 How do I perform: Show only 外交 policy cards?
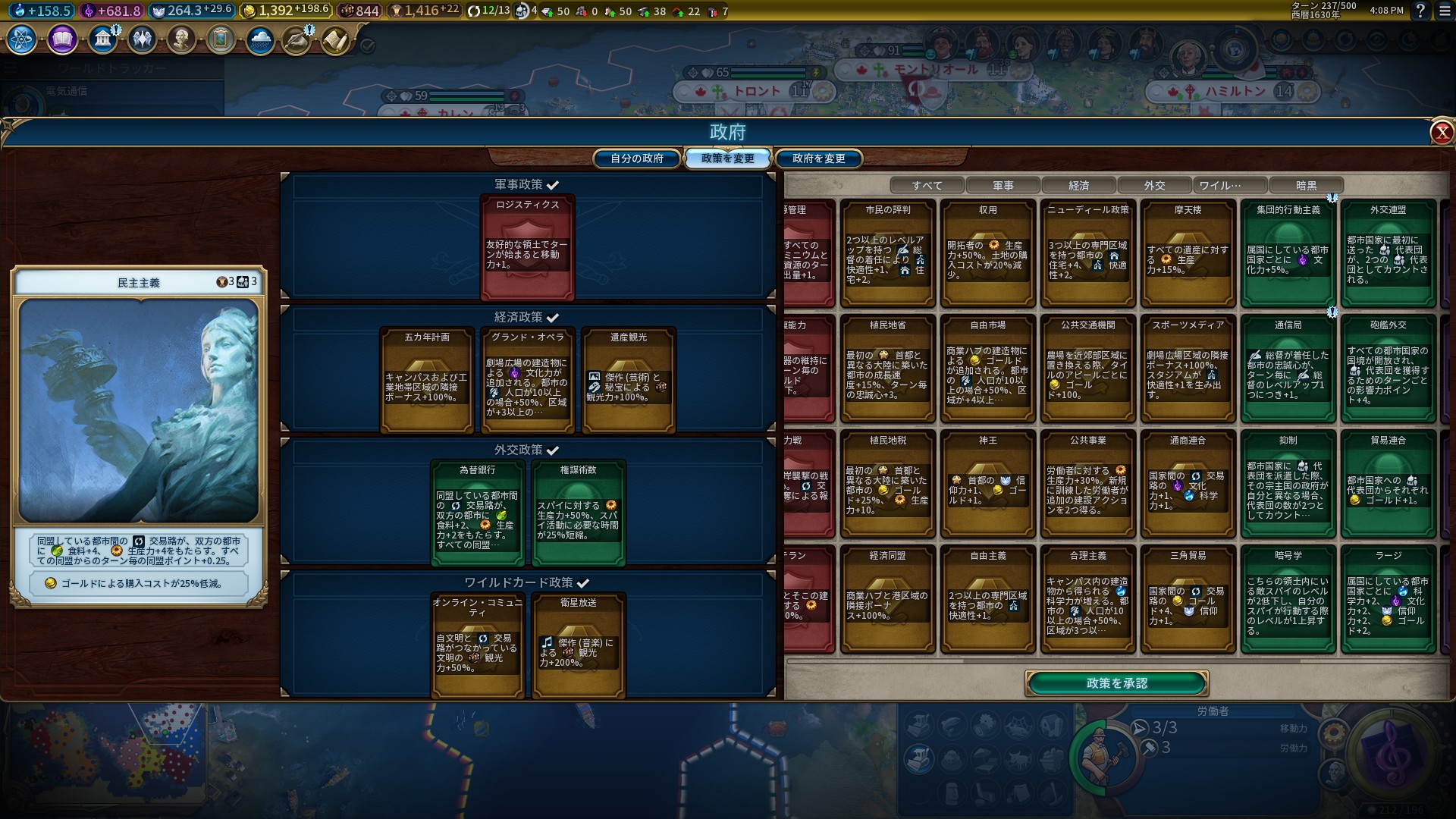[x=1154, y=186]
